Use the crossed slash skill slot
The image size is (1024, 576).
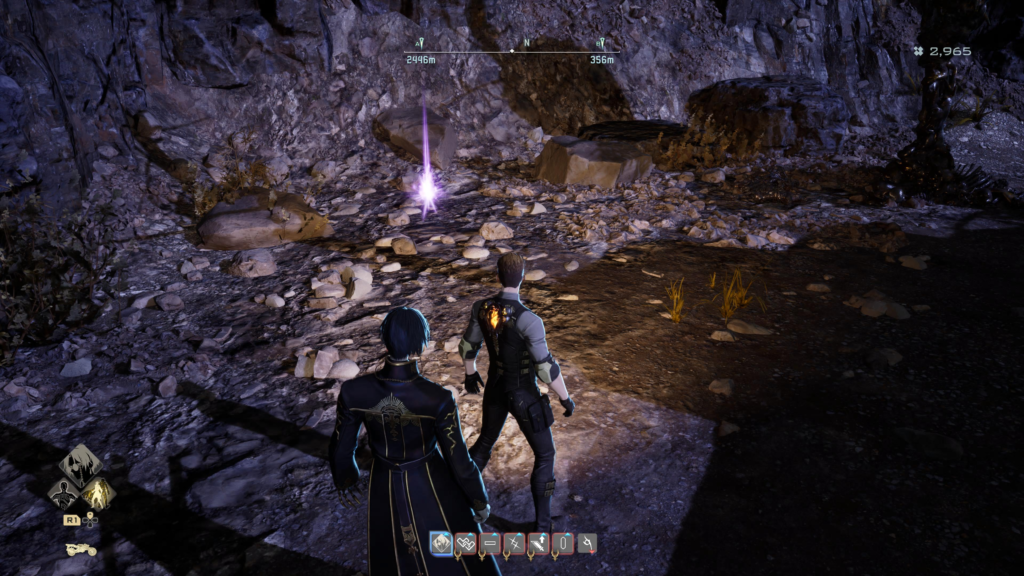pyautogui.click(x=514, y=543)
